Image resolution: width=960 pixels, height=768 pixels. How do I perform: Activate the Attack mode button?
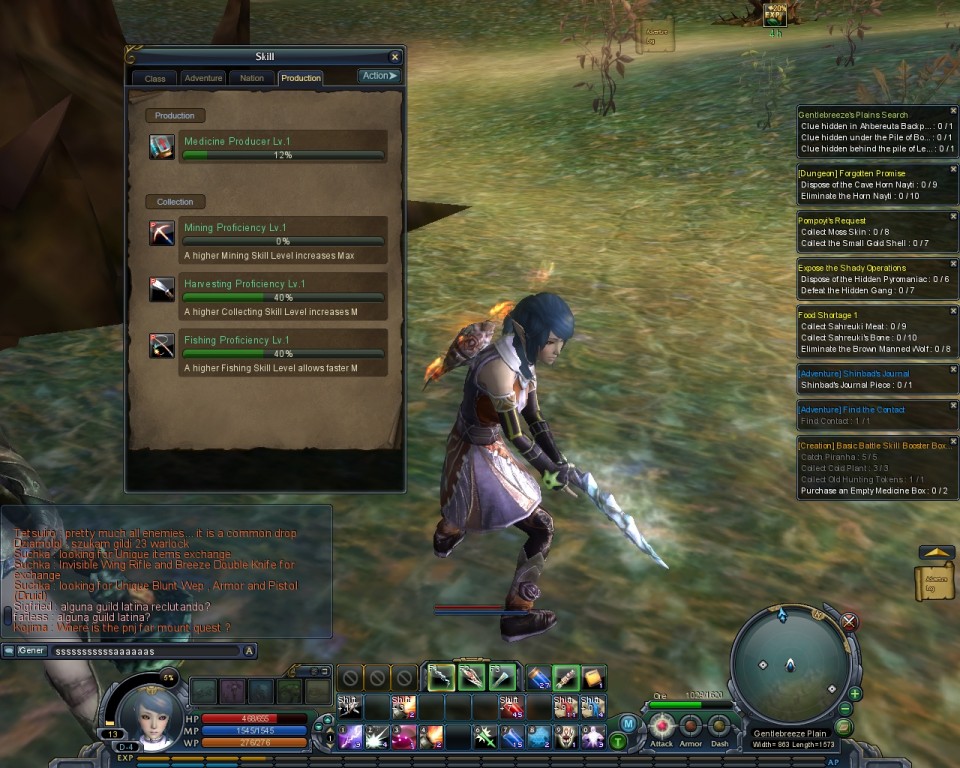[x=661, y=727]
